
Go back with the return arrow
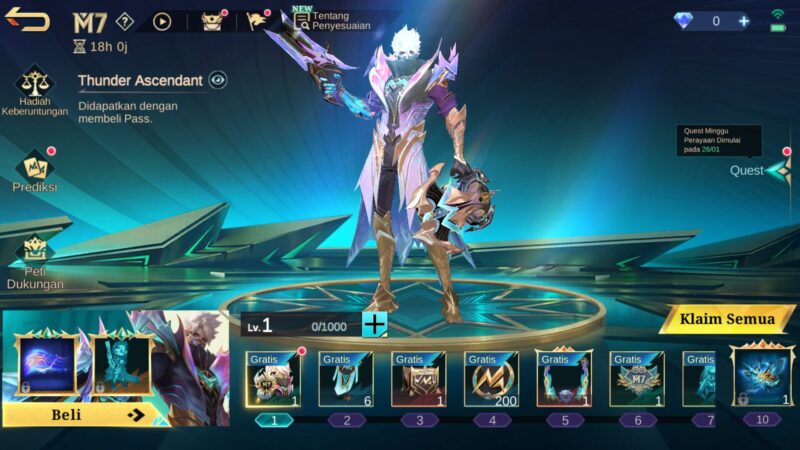coord(27,20)
